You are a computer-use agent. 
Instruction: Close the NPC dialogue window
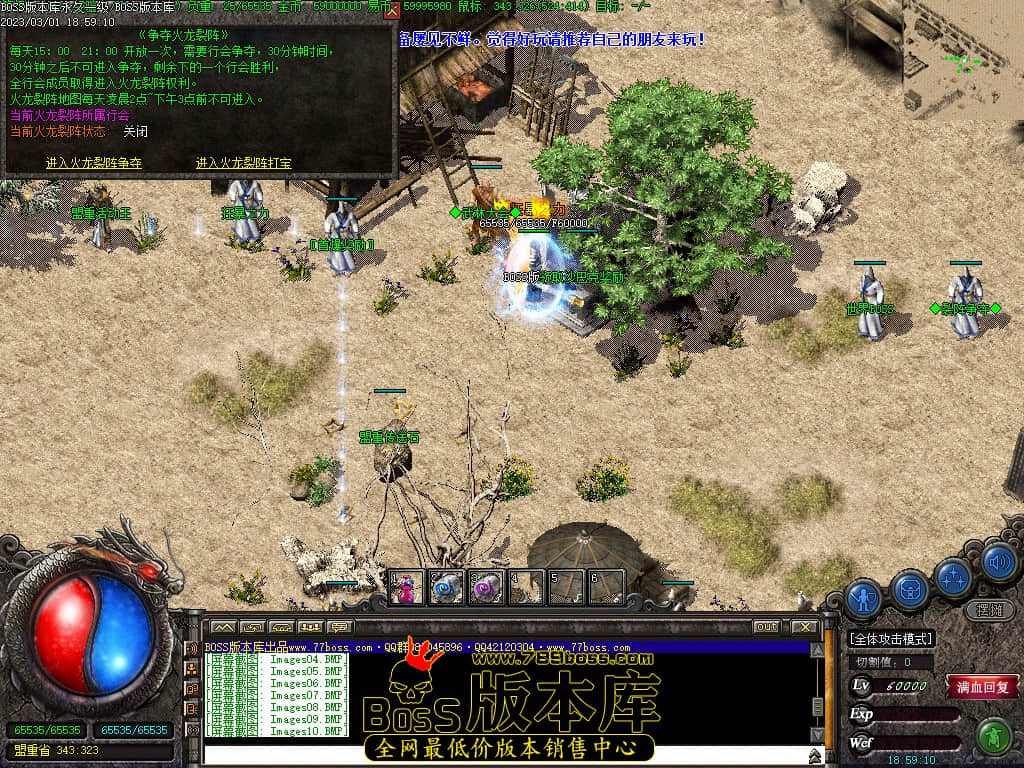click(392, 11)
